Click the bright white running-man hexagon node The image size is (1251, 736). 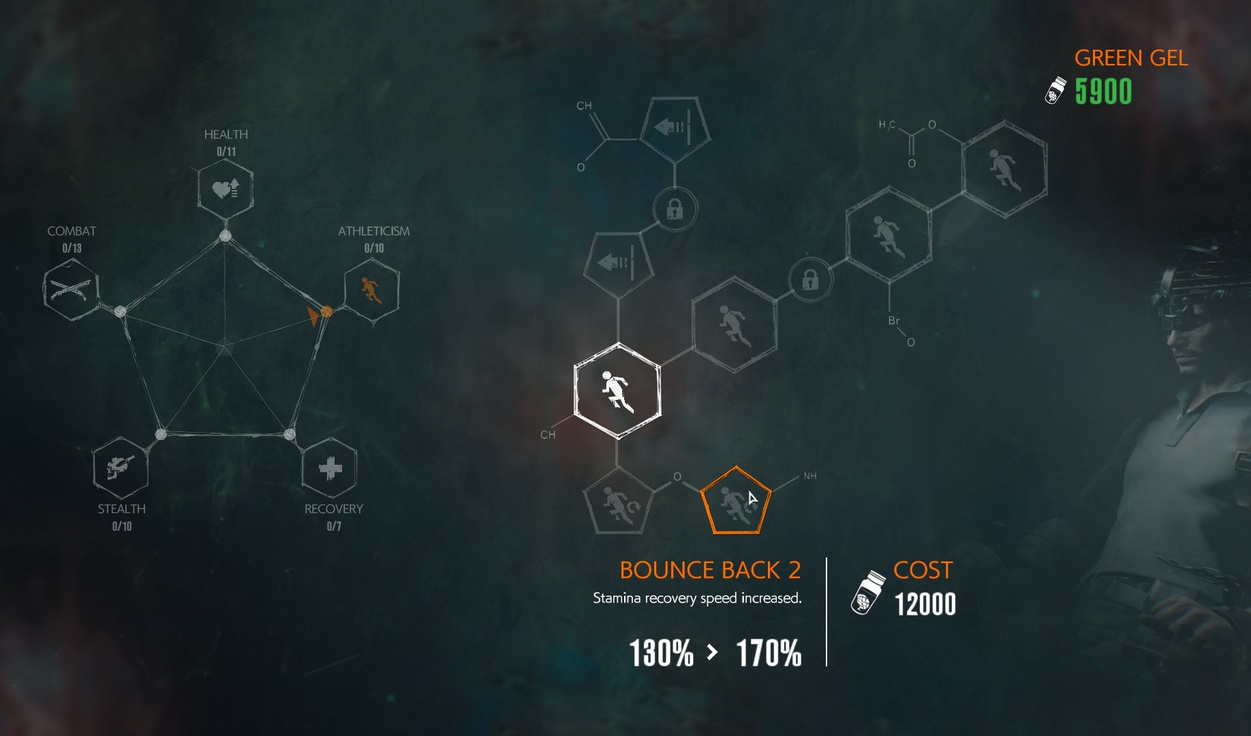(617, 390)
